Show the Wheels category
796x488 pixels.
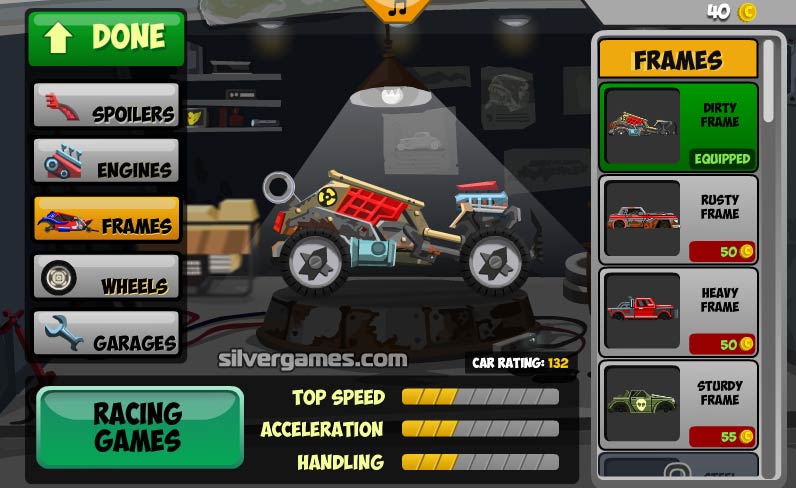(106, 276)
